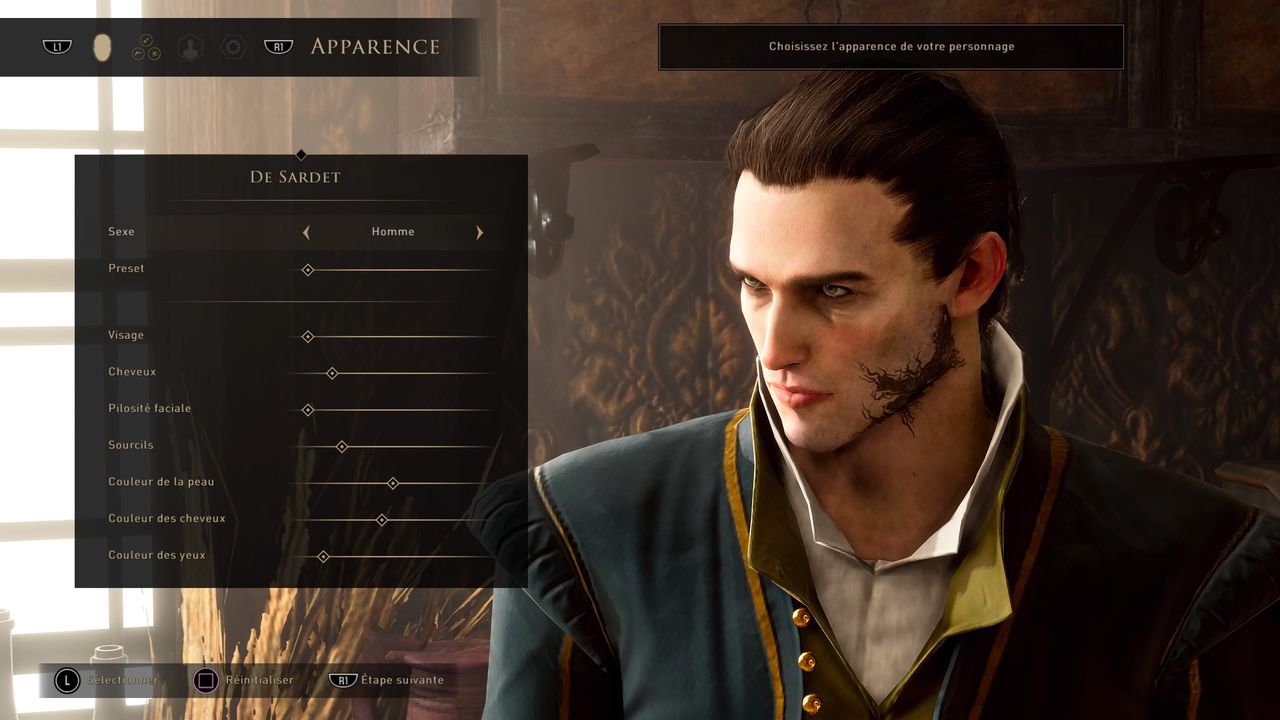Click the right arrow beside Homme

(x=480, y=232)
